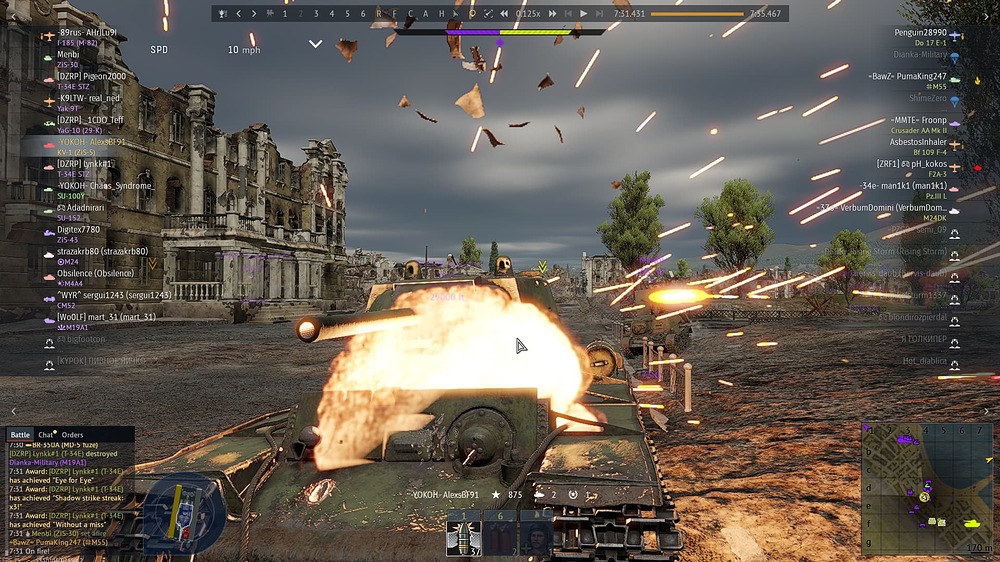
Task: Seek along the replay timeline bar
Action: [697, 14]
